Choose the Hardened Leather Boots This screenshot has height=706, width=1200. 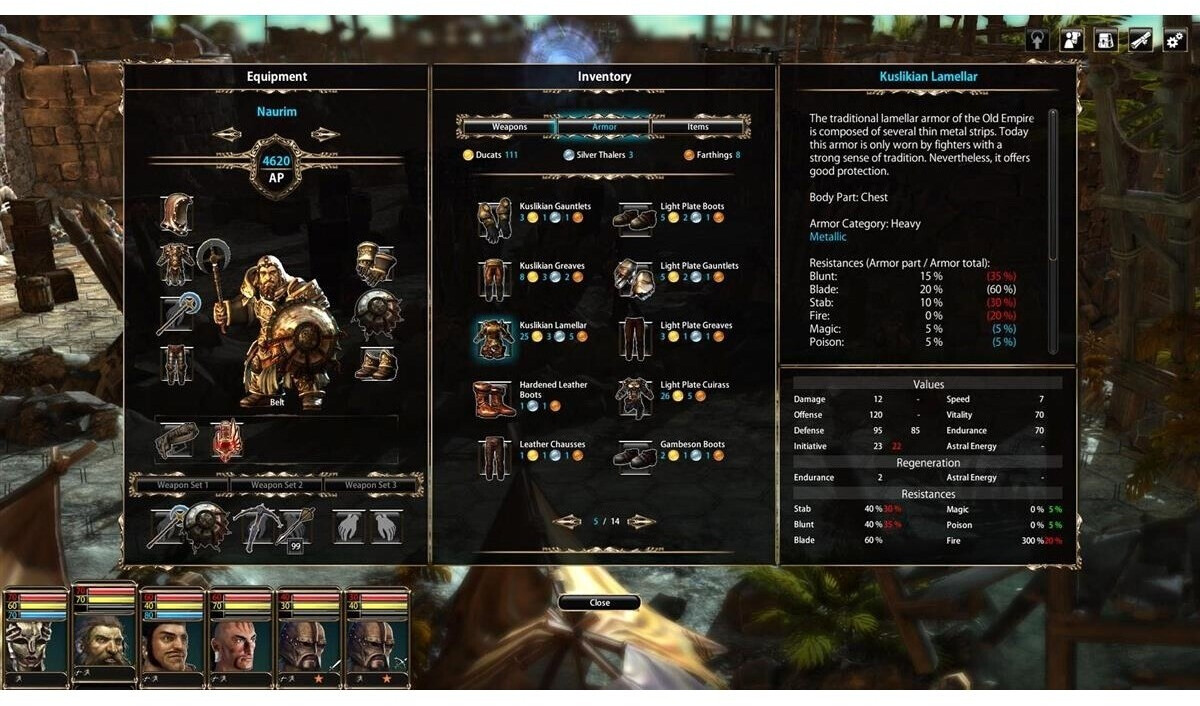tap(493, 397)
